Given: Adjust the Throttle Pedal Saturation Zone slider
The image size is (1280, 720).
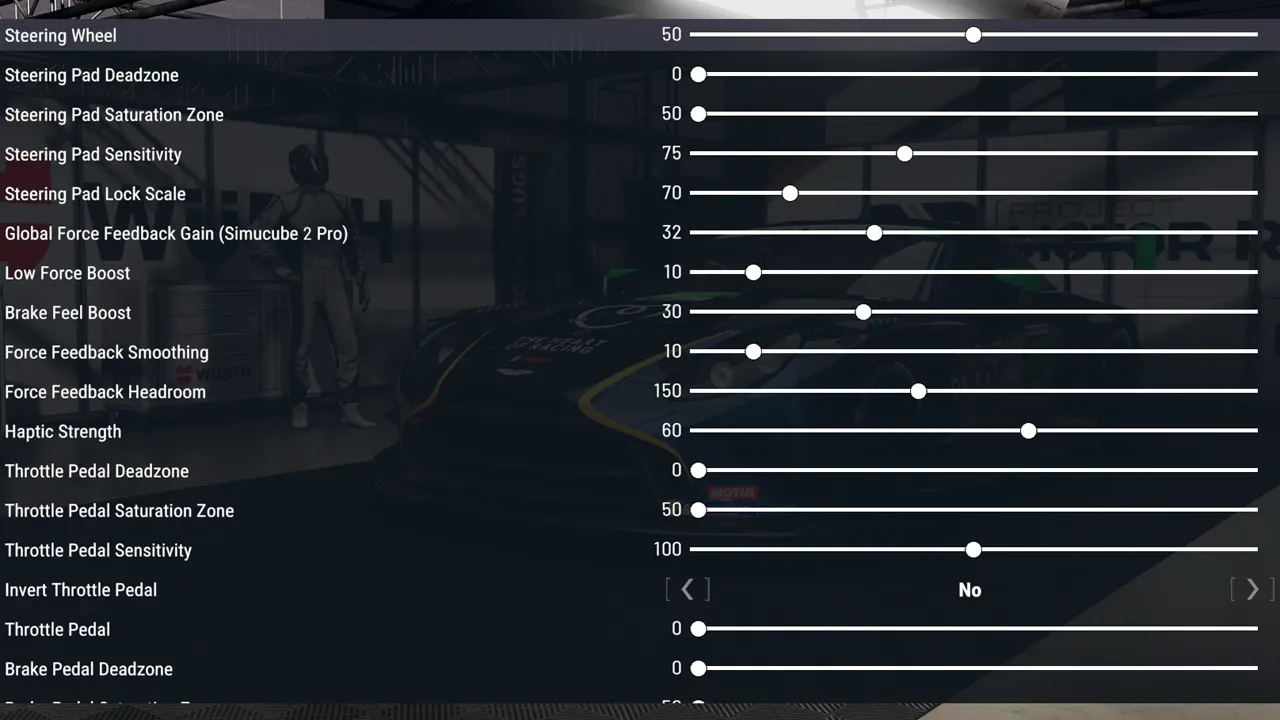Looking at the screenshot, I should 698,510.
